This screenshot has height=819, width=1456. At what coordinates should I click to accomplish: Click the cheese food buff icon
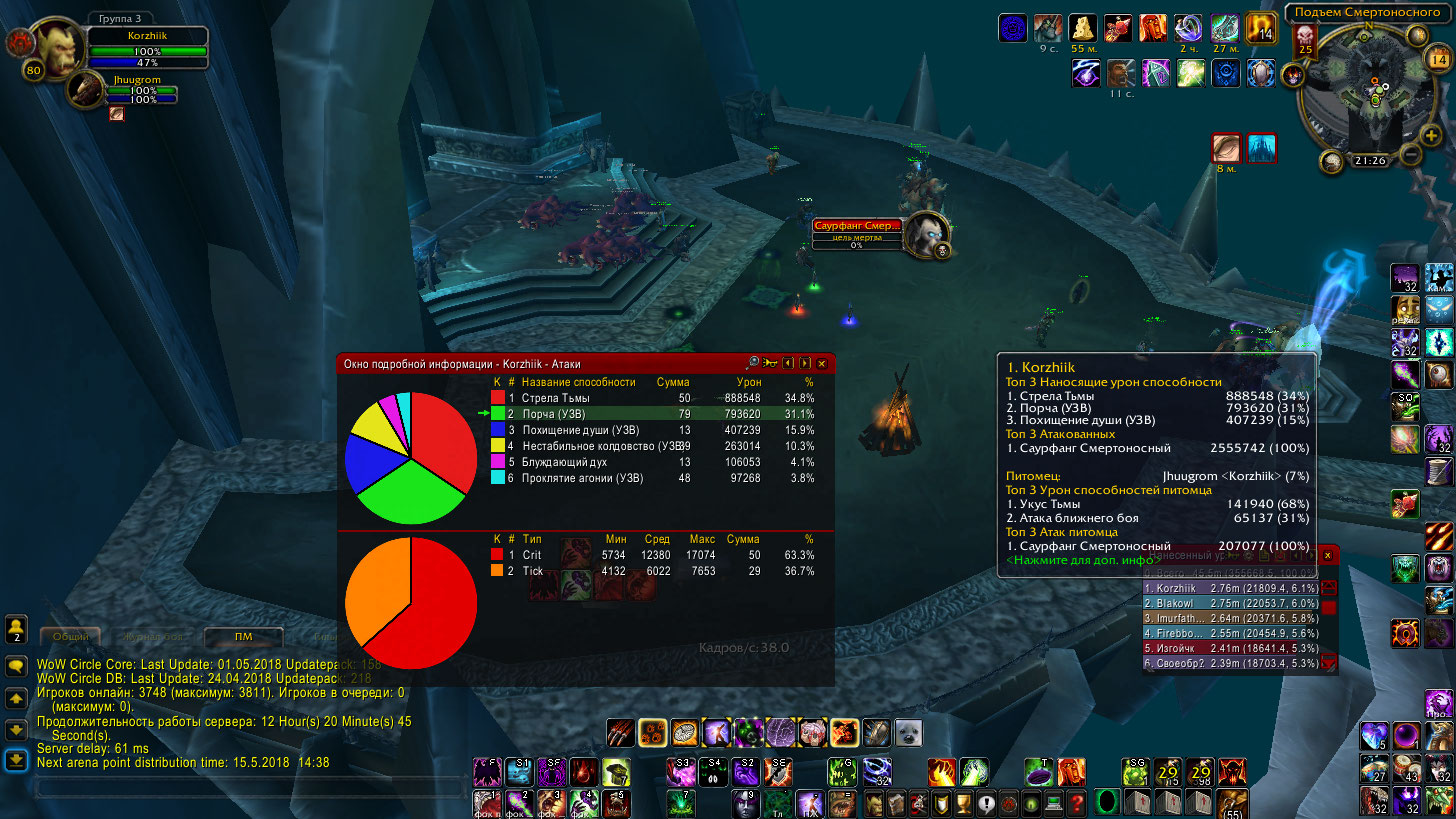[x=1083, y=27]
